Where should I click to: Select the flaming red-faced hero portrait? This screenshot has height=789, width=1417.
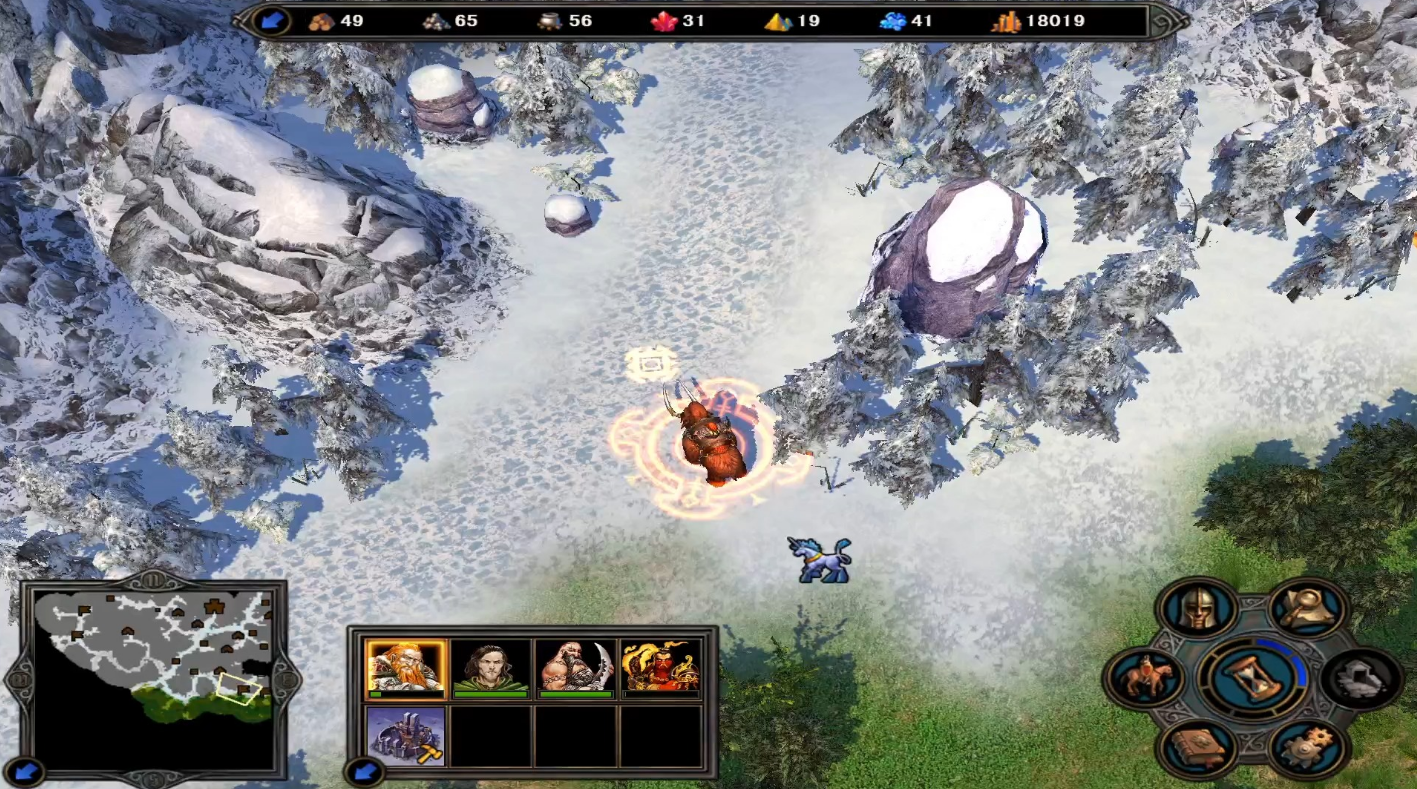pos(660,668)
